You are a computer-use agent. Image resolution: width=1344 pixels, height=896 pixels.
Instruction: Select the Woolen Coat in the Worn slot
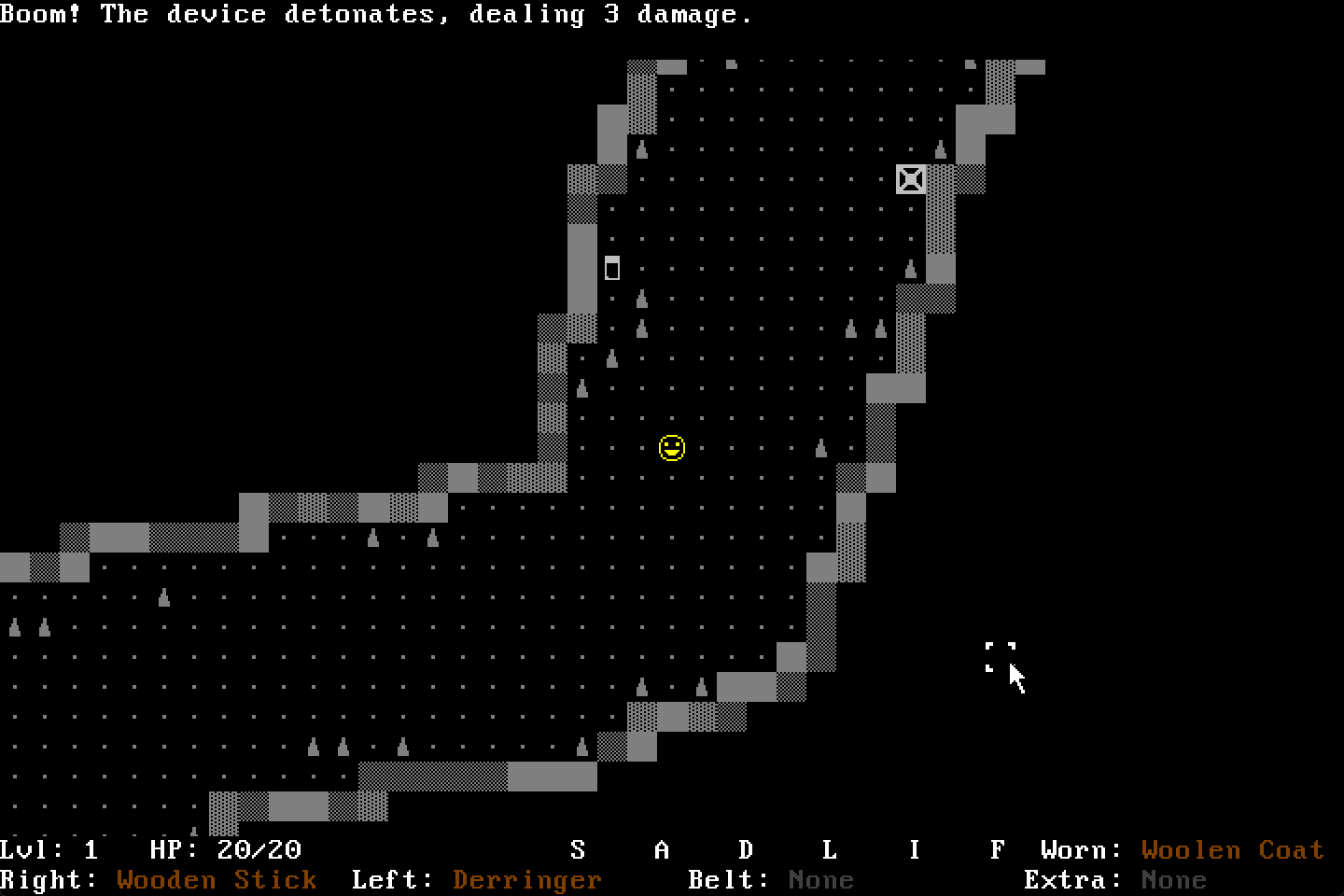click(x=1232, y=850)
